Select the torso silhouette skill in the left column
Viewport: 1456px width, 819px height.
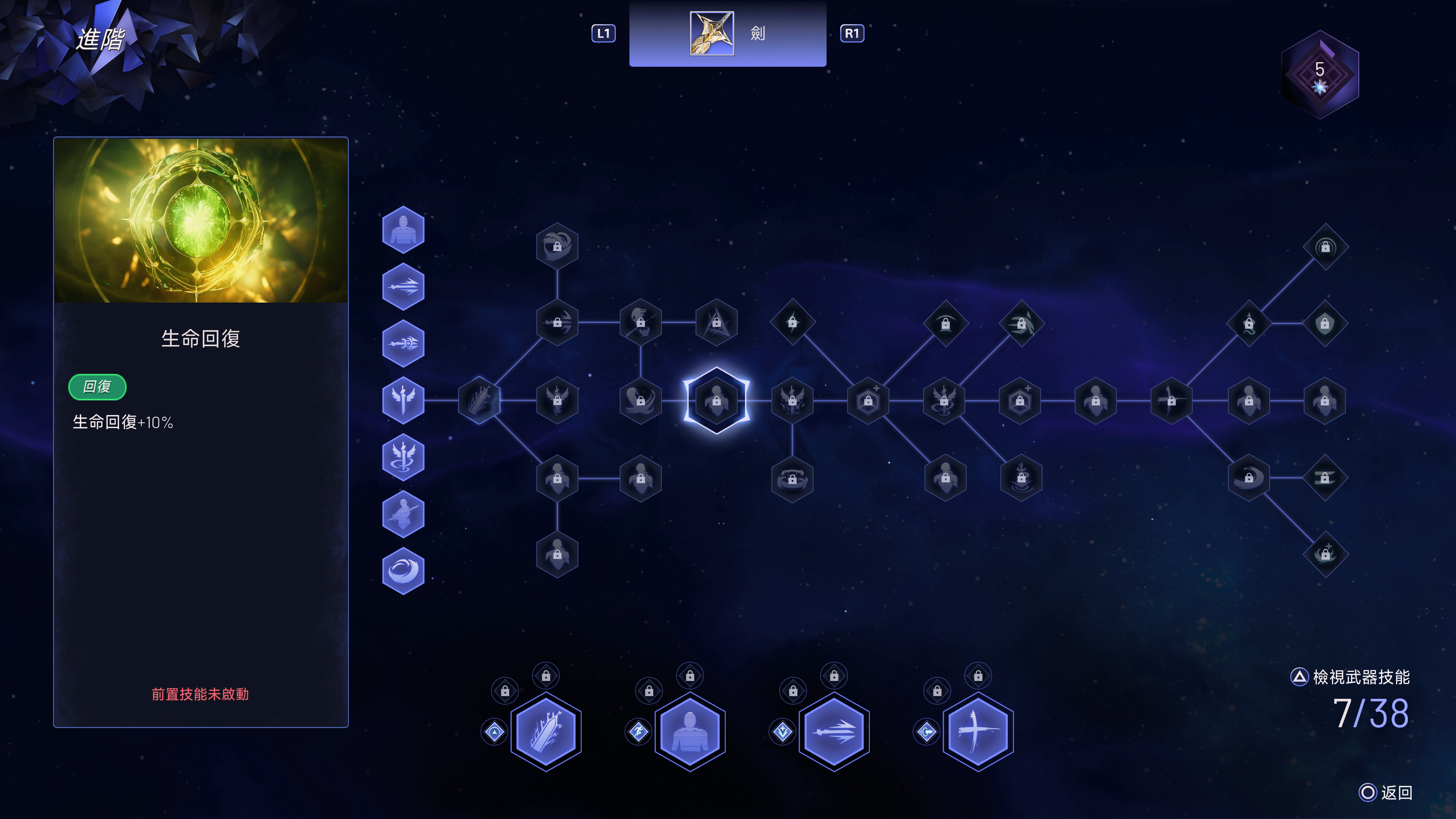click(x=403, y=229)
